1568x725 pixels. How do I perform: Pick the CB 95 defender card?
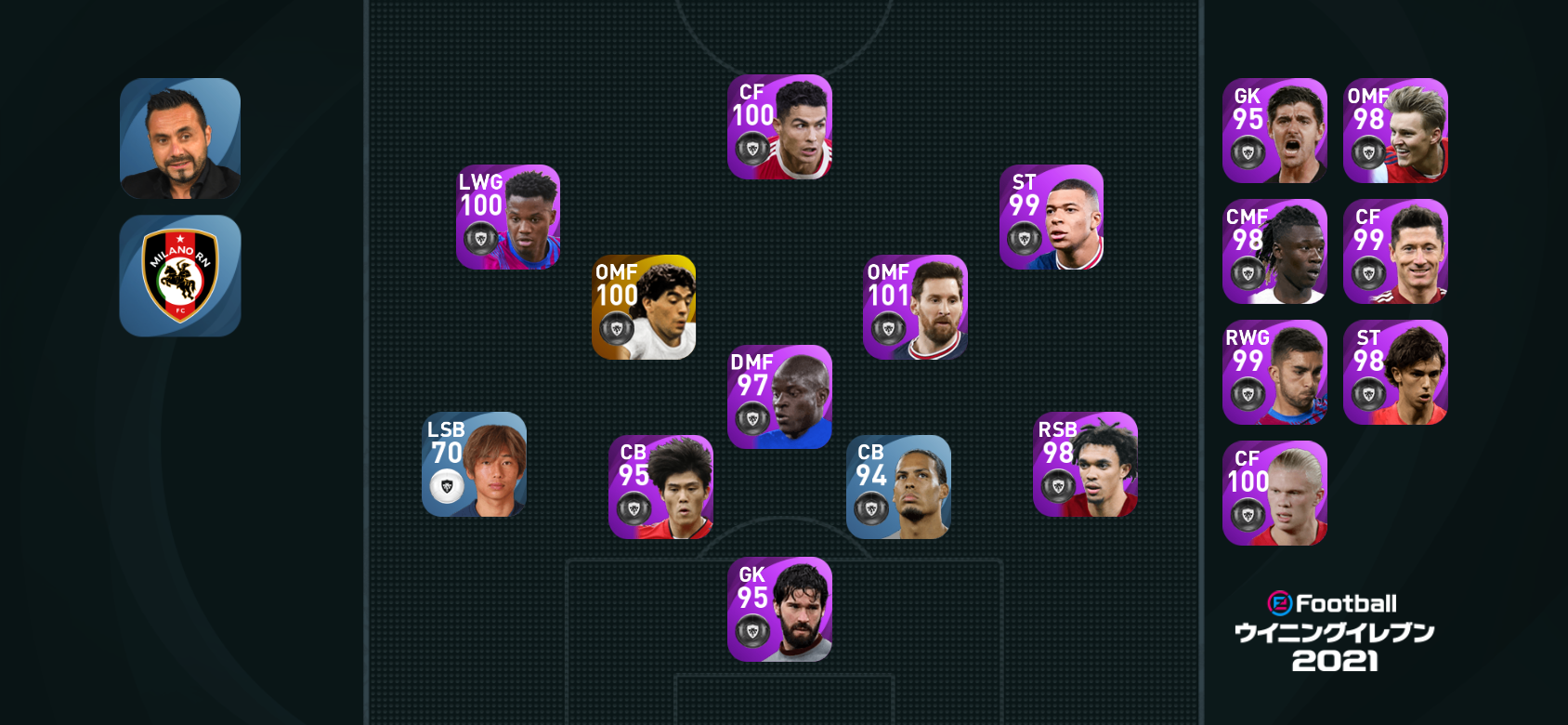[660, 487]
